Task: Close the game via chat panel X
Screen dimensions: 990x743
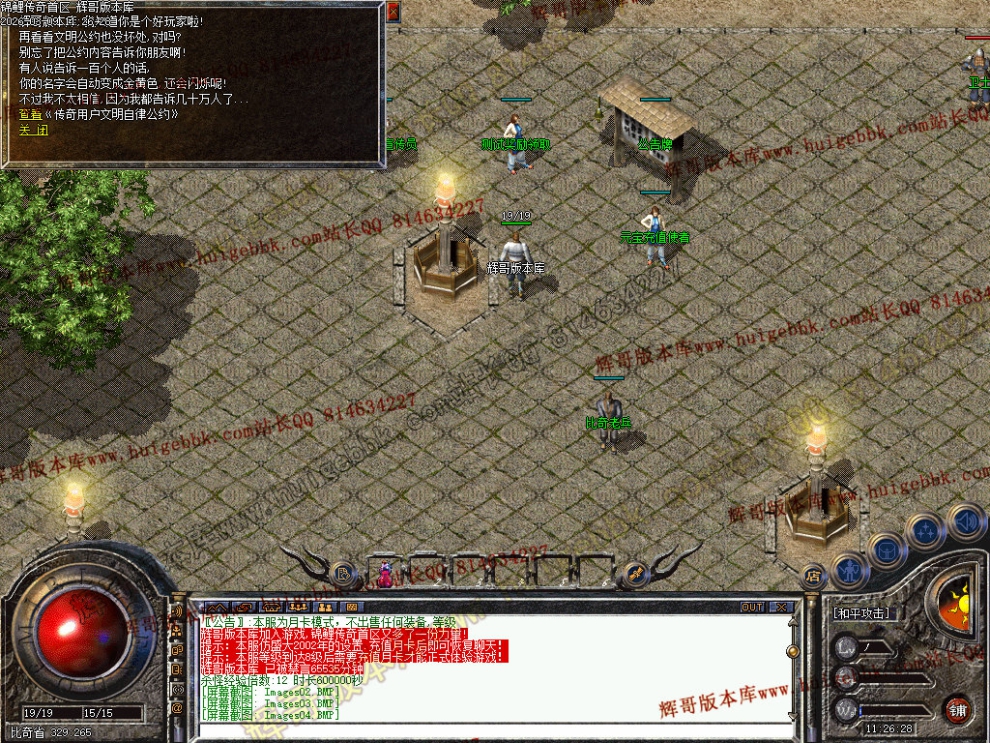Action: tap(781, 607)
